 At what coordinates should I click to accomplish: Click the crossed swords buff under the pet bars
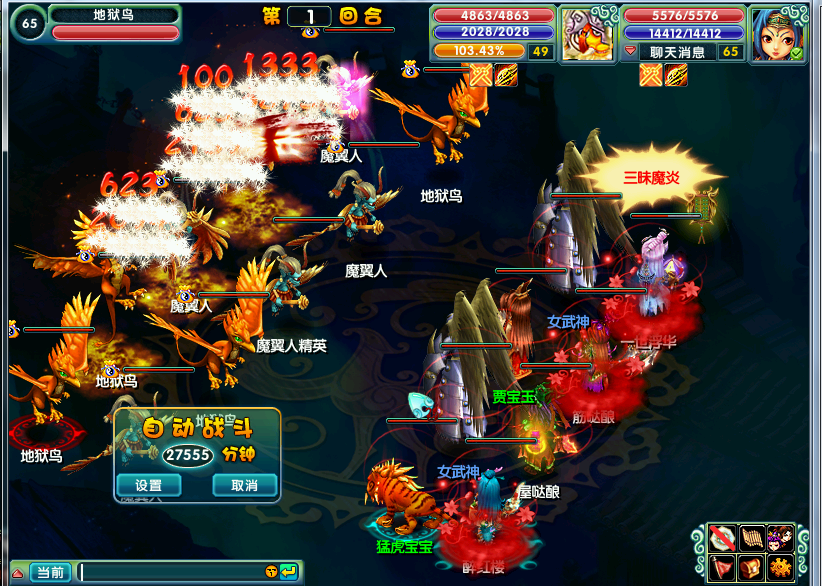pos(482,74)
